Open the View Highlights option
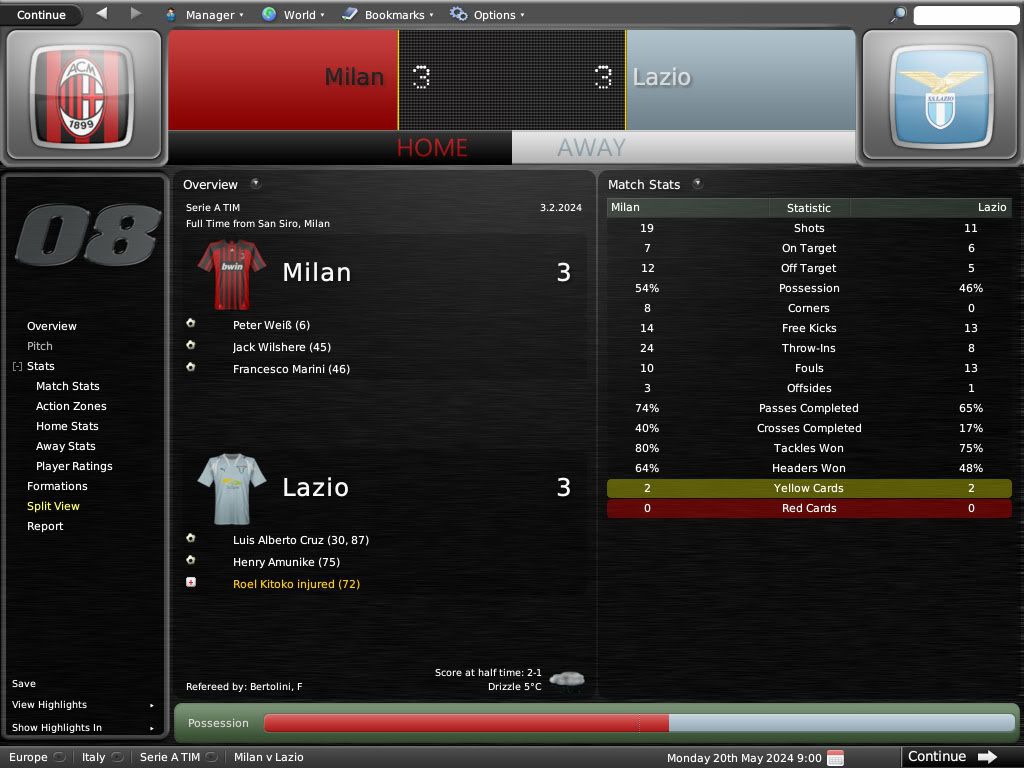The height and width of the screenshot is (768, 1024). (50, 705)
